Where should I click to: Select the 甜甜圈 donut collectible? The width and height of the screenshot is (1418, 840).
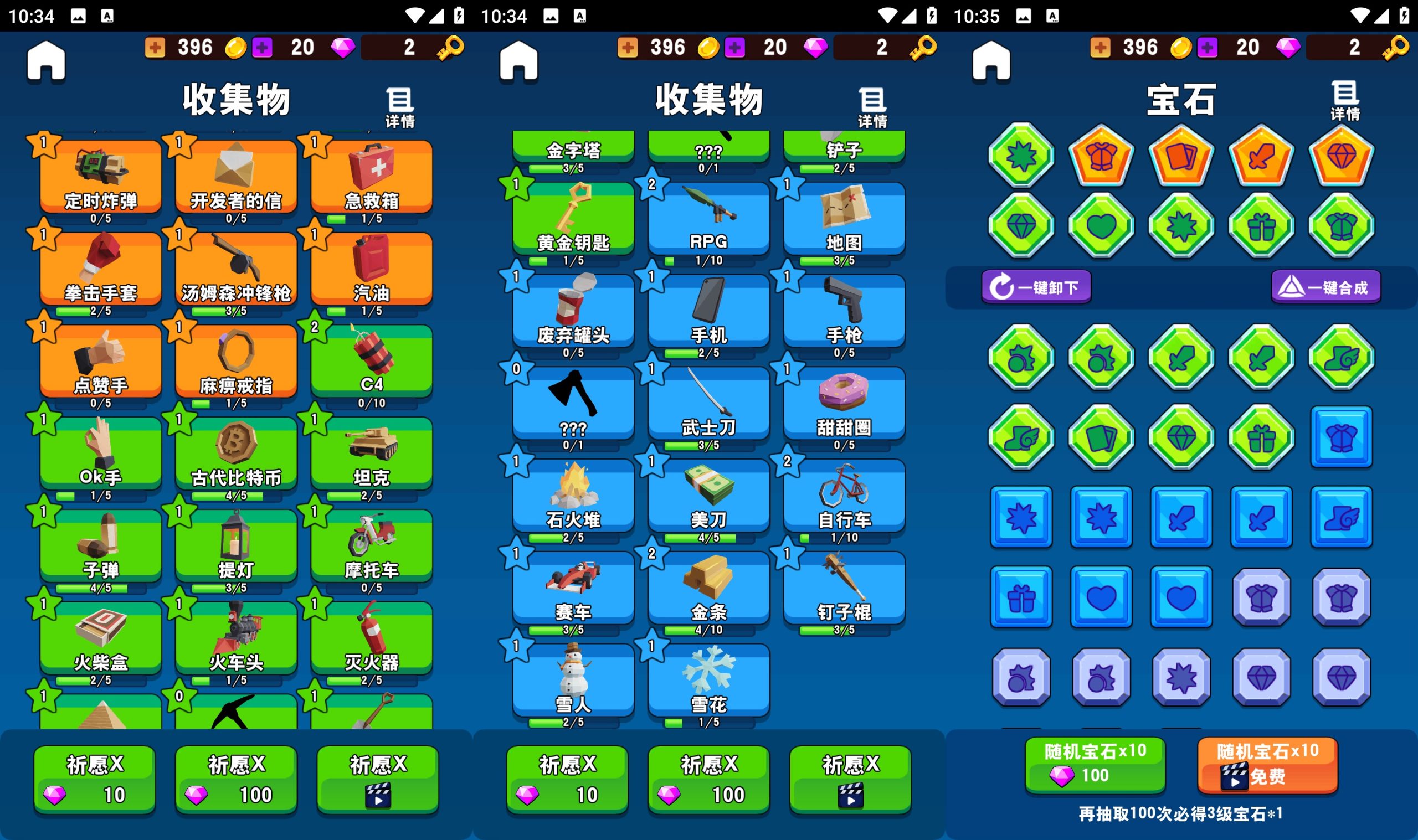tap(844, 404)
